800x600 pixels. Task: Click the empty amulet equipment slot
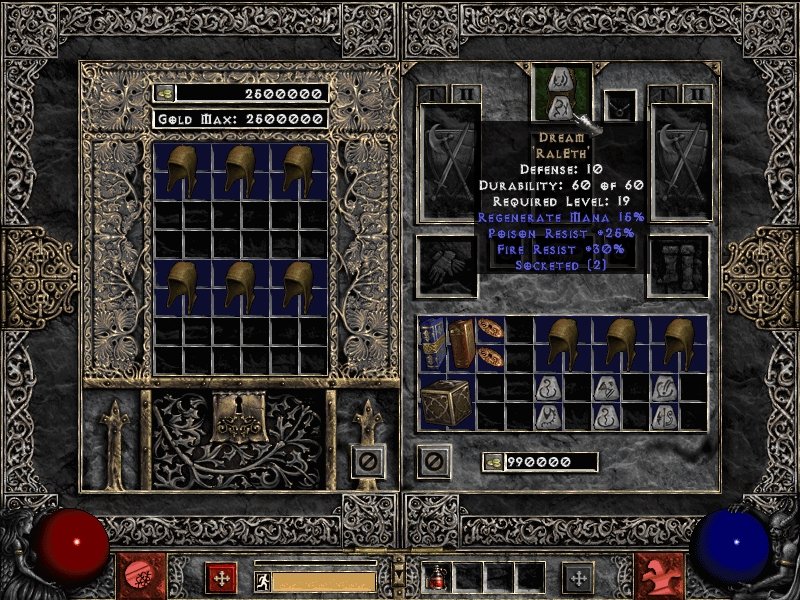point(620,104)
